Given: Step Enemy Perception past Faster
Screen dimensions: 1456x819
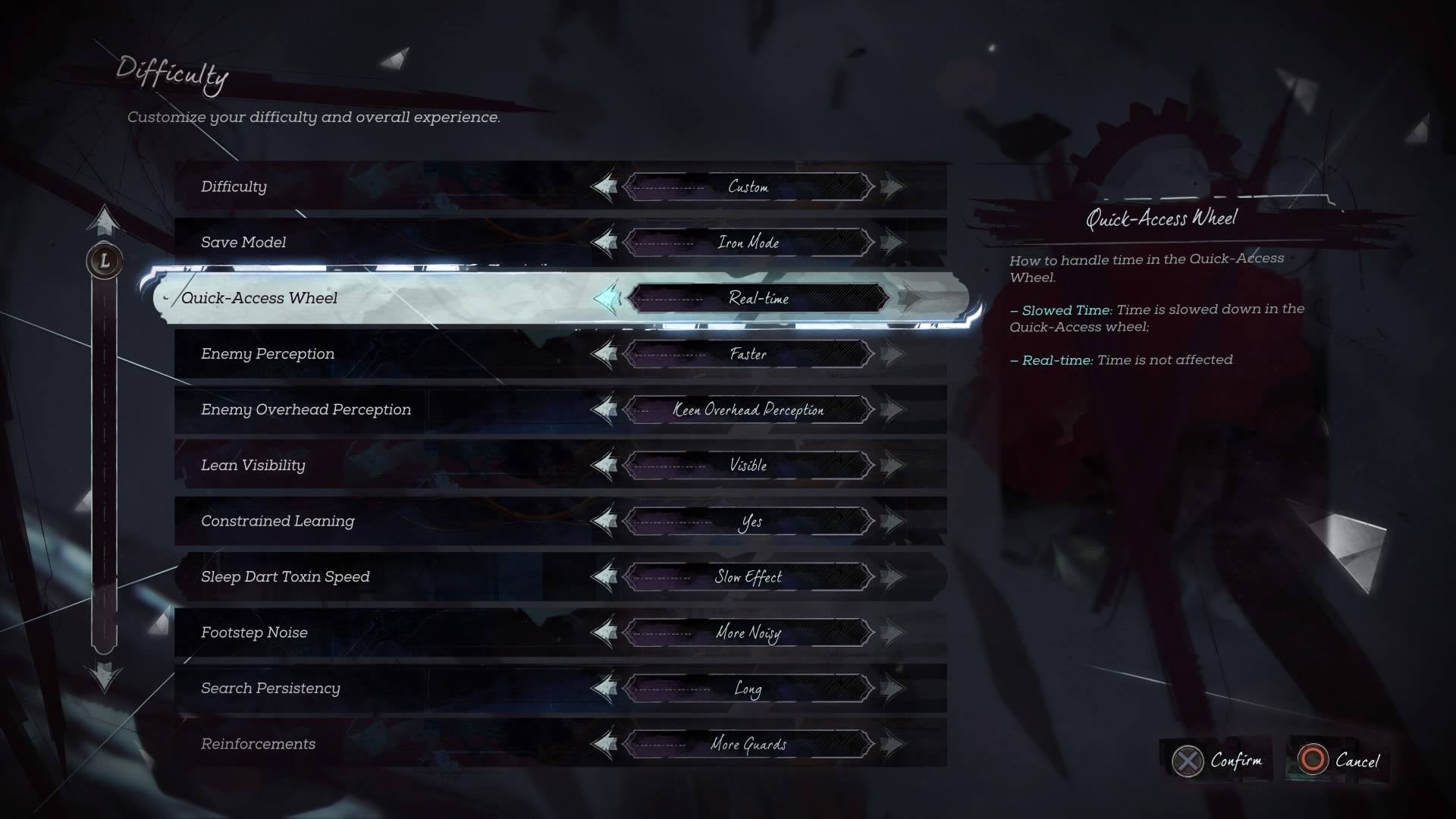Looking at the screenshot, I should click(x=893, y=354).
